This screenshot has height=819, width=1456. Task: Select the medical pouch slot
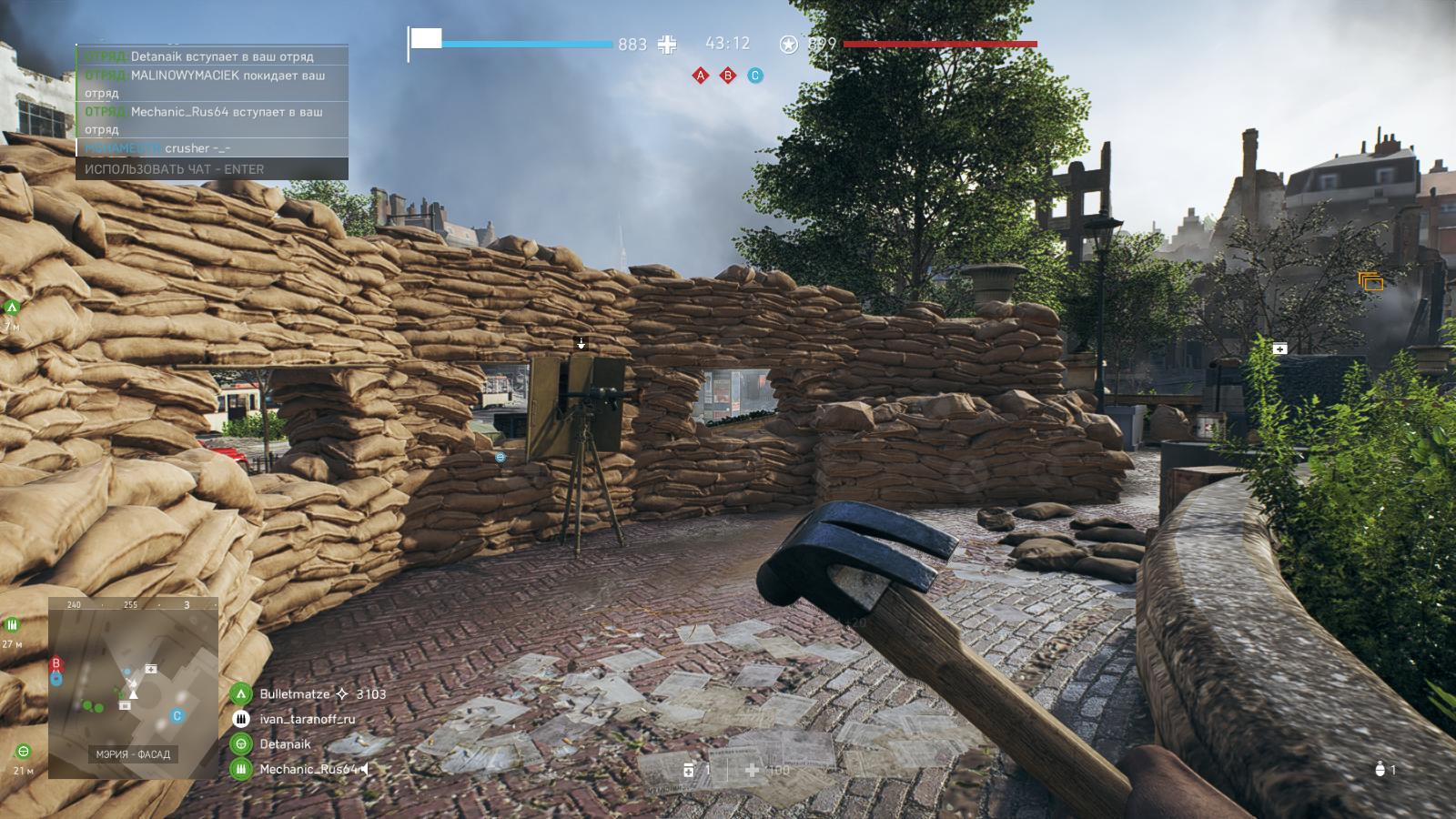coord(689,771)
